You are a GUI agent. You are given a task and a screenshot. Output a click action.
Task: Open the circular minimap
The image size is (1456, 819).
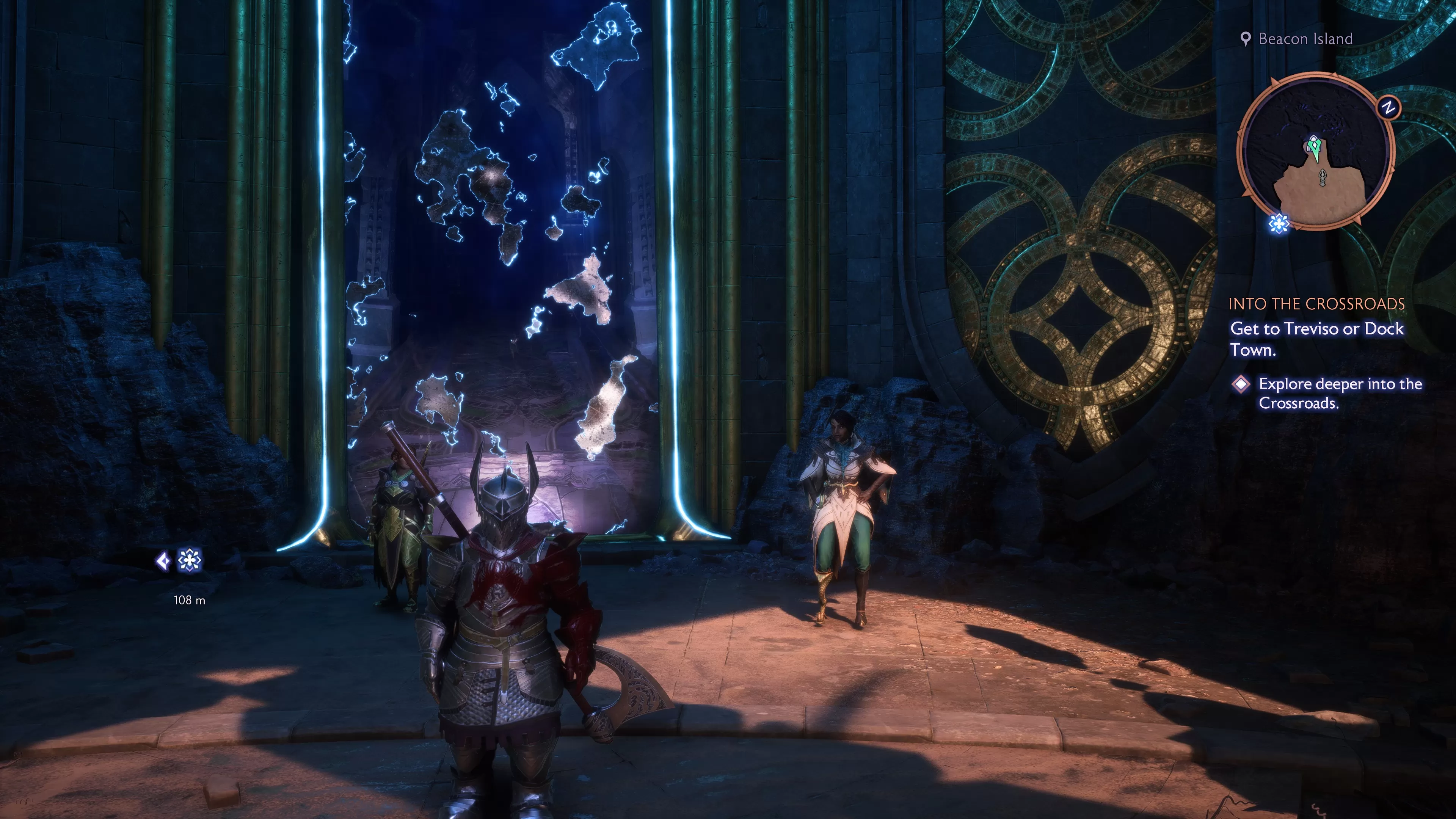point(1316,152)
